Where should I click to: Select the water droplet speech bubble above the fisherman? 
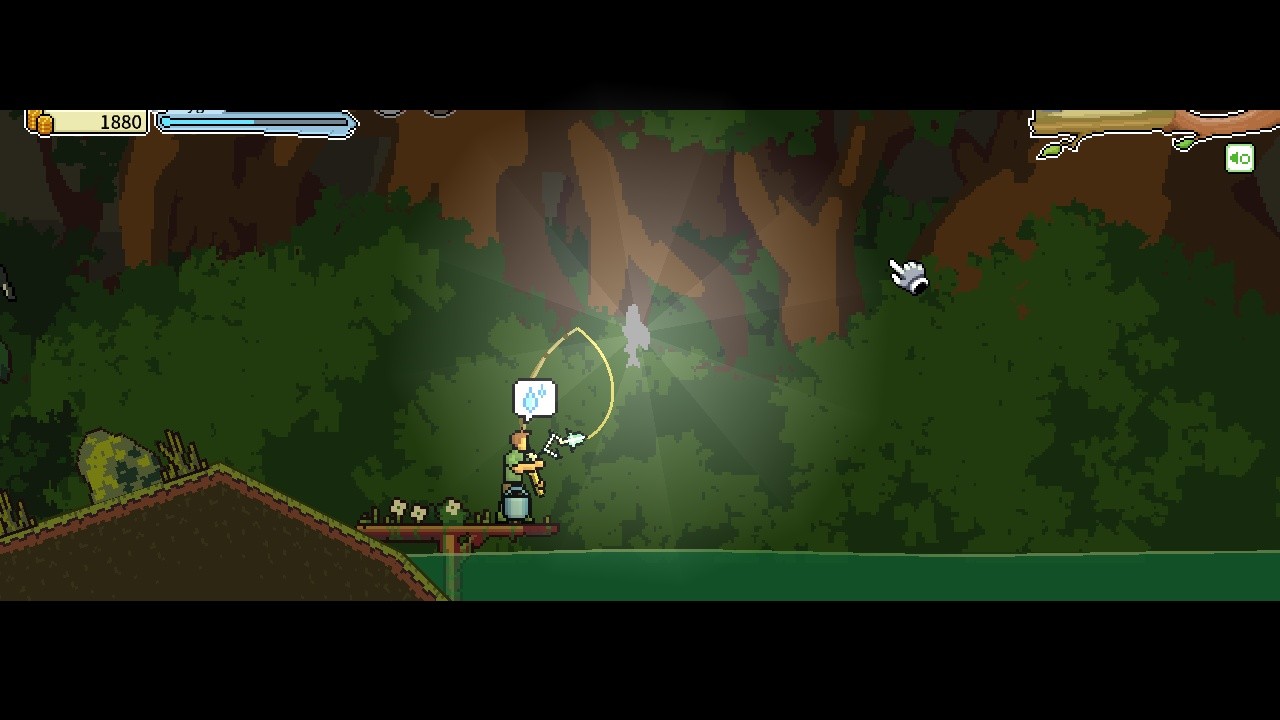pyautogui.click(x=534, y=397)
